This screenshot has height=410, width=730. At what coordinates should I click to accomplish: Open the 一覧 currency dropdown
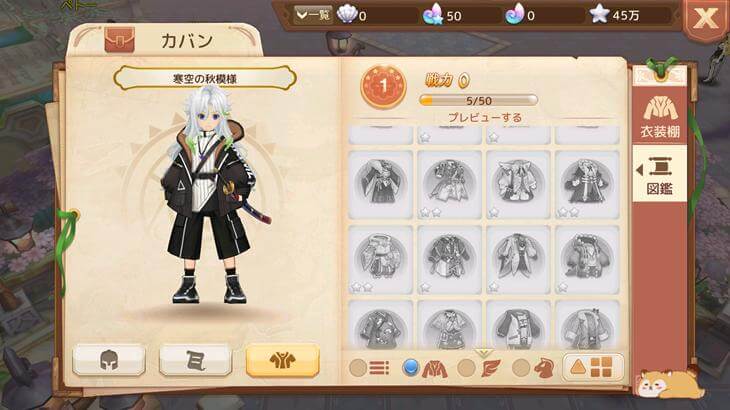click(x=313, y=15)
